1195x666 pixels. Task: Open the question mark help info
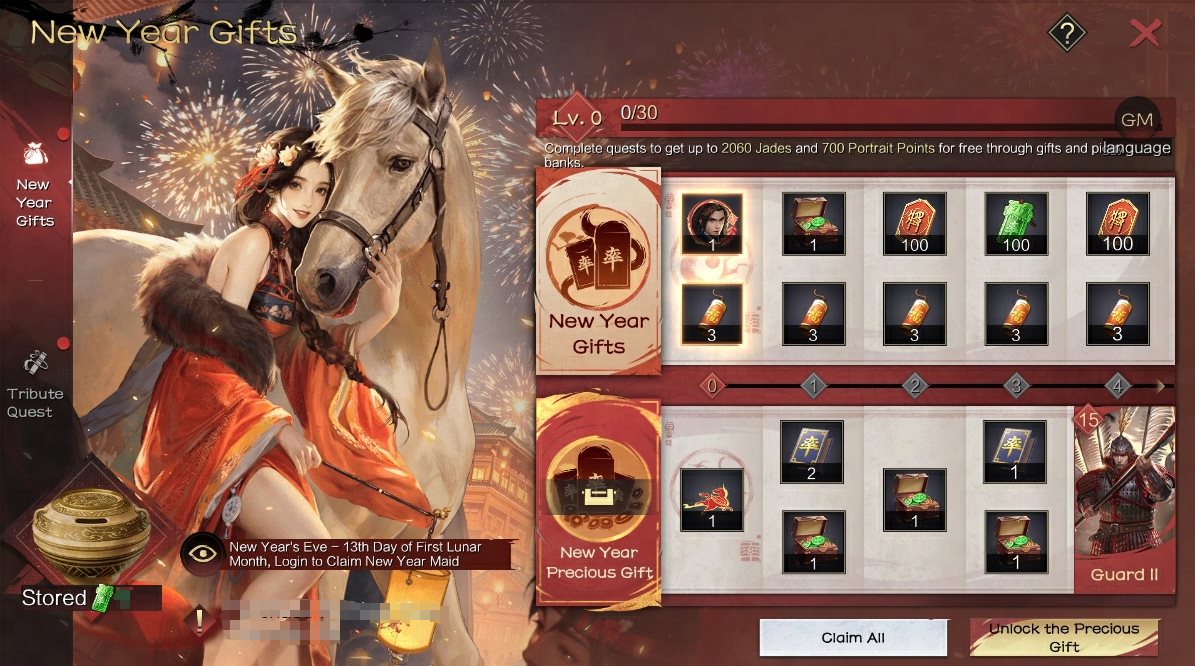[1067, 35]
